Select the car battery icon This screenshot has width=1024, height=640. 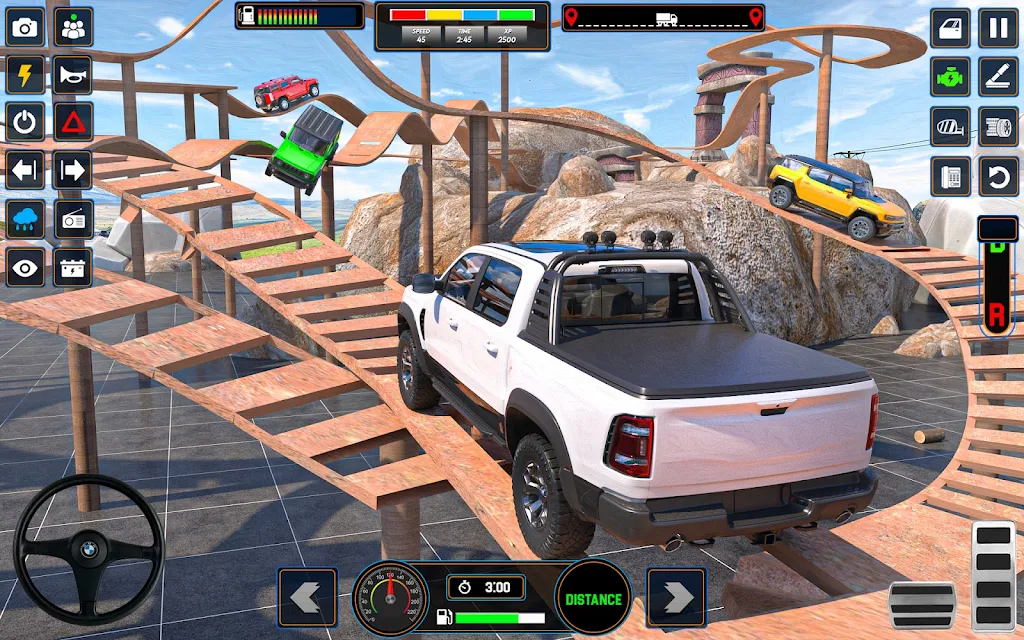coord(73,267)
